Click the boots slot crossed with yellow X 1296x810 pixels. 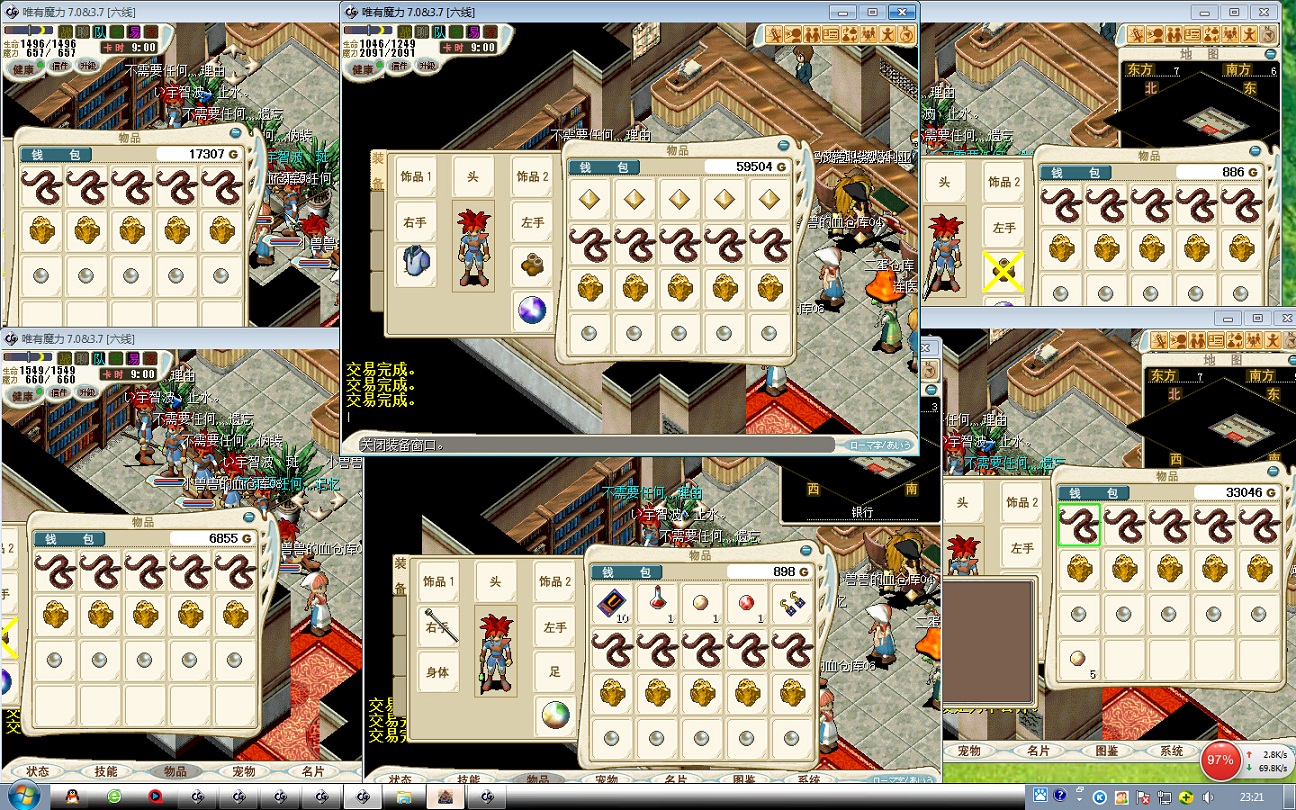[x=1003, y=271]
